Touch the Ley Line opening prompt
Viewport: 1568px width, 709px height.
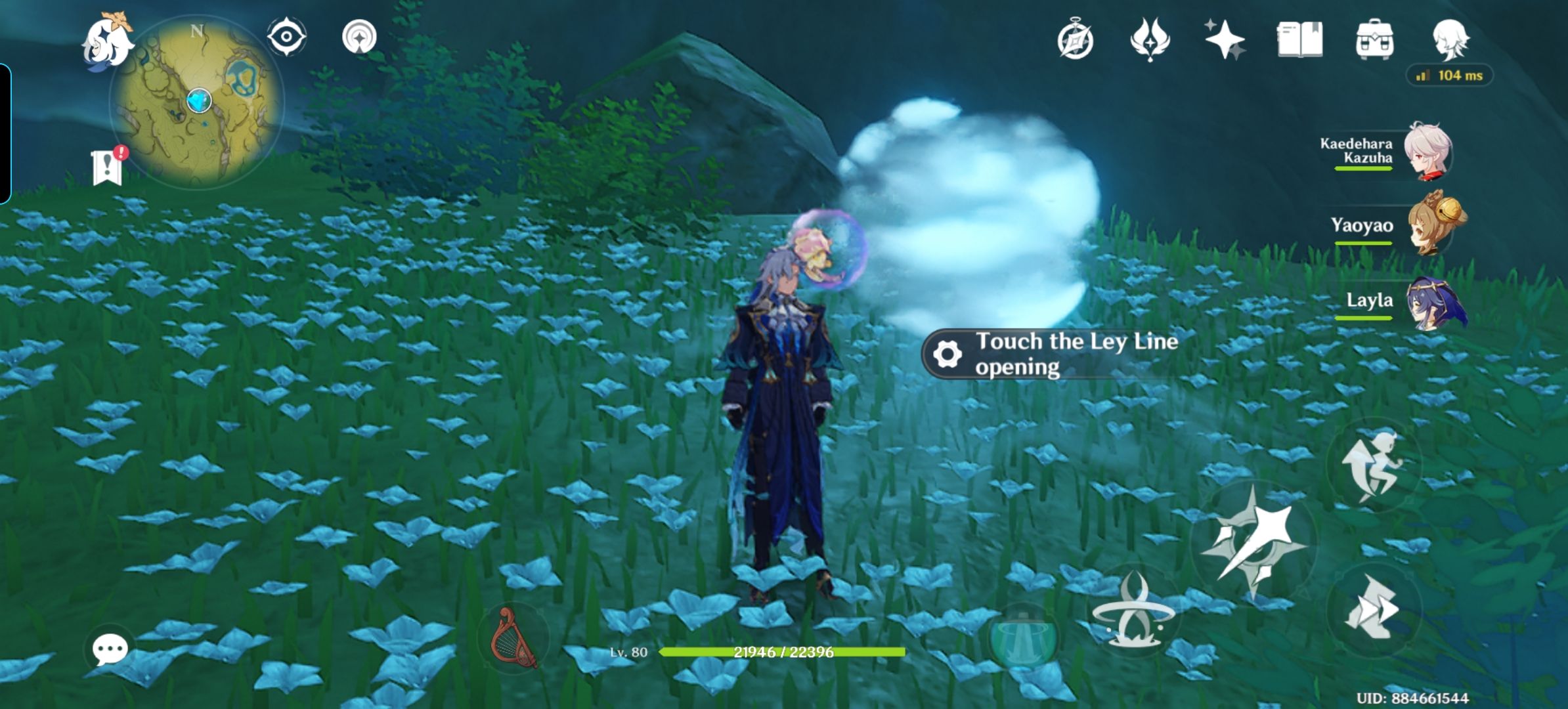[1051, 354]
